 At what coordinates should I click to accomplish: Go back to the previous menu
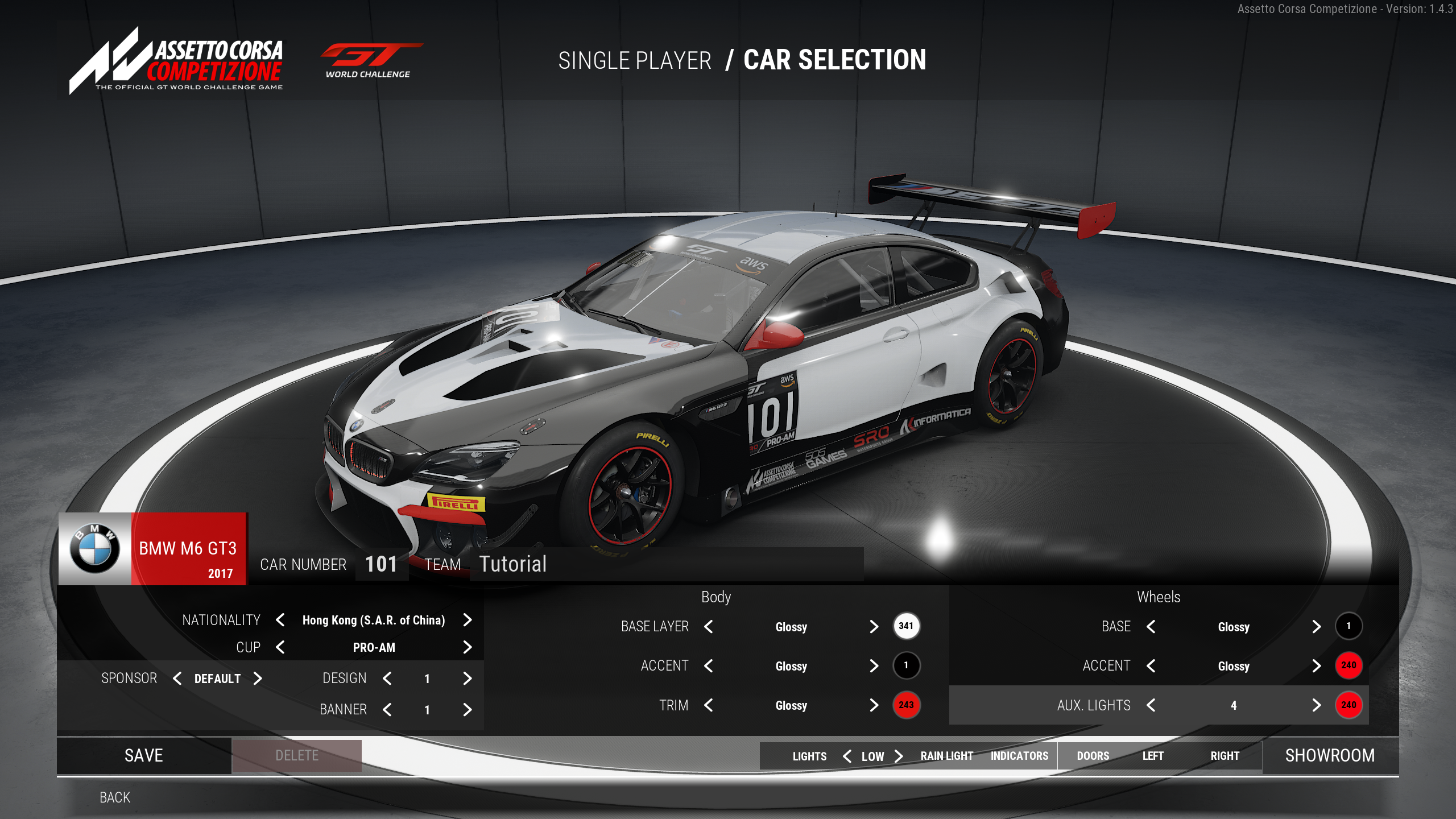(x=115, y=797)
